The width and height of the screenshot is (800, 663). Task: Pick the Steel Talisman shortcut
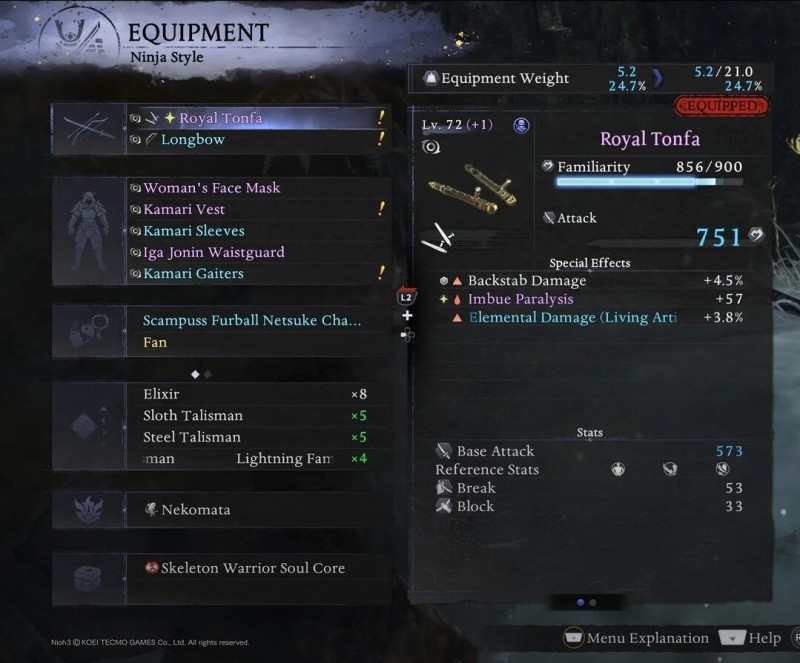click(x=192, y=437)
